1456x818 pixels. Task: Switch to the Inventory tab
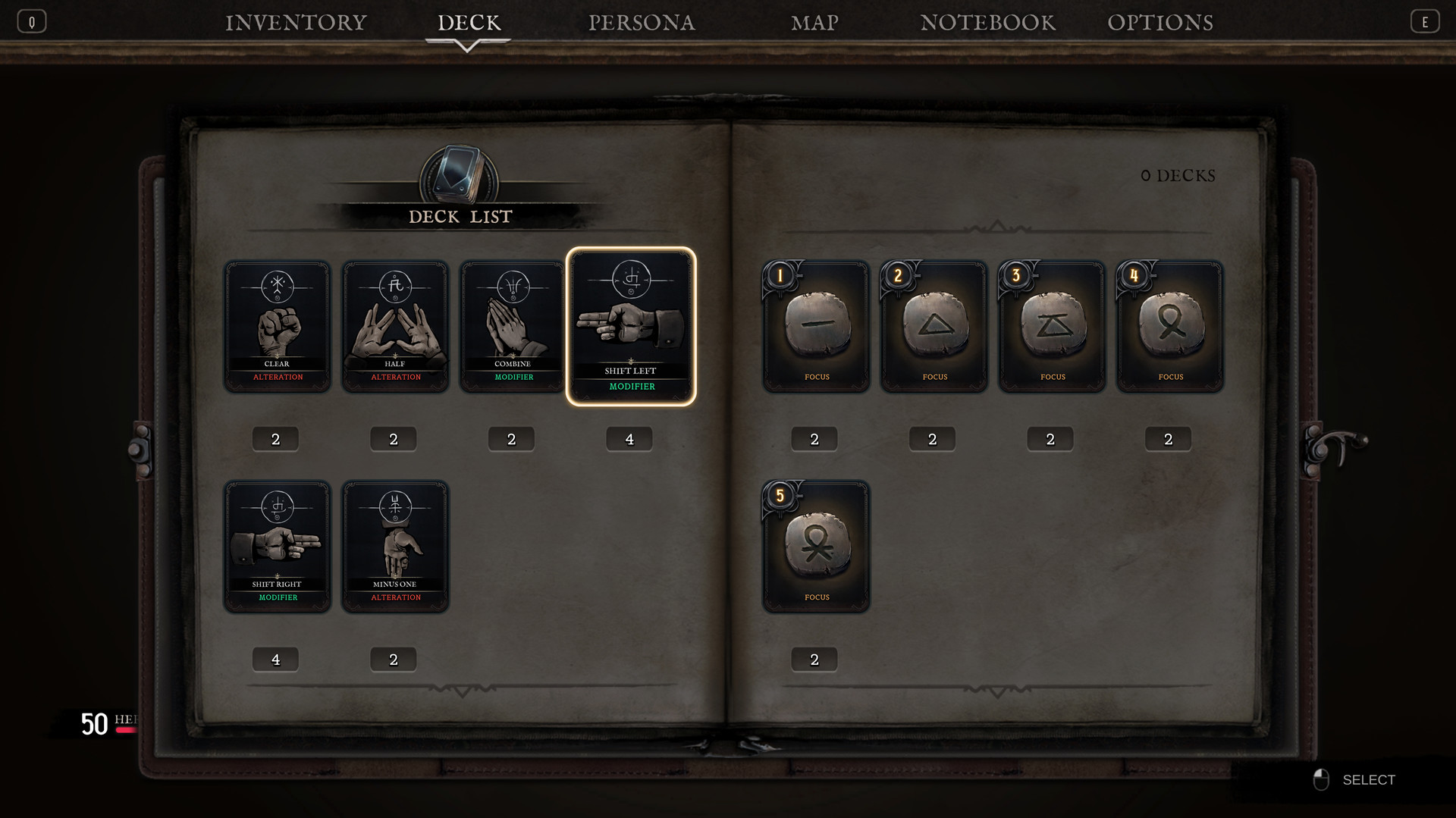coord(295,21)
